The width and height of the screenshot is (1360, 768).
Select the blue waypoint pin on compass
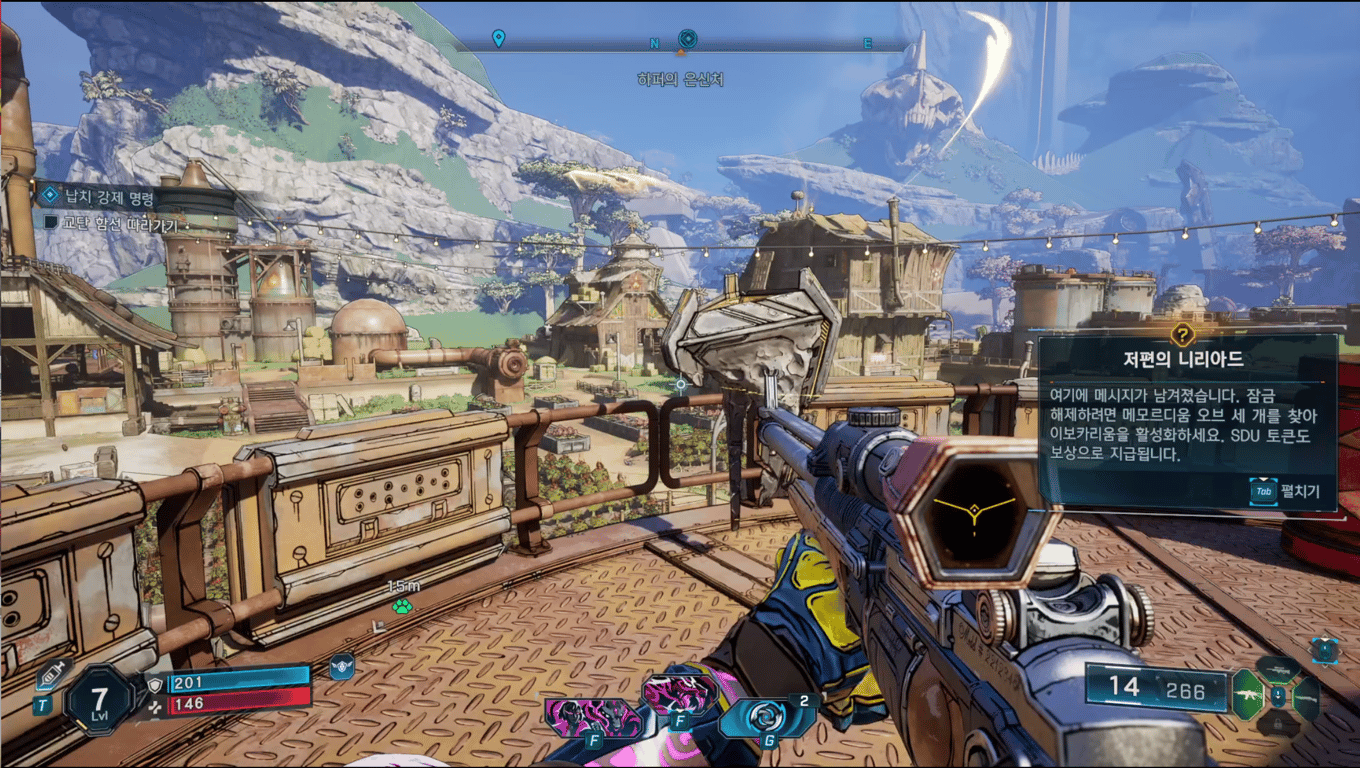pyautogui.click(x=498, y=39)
